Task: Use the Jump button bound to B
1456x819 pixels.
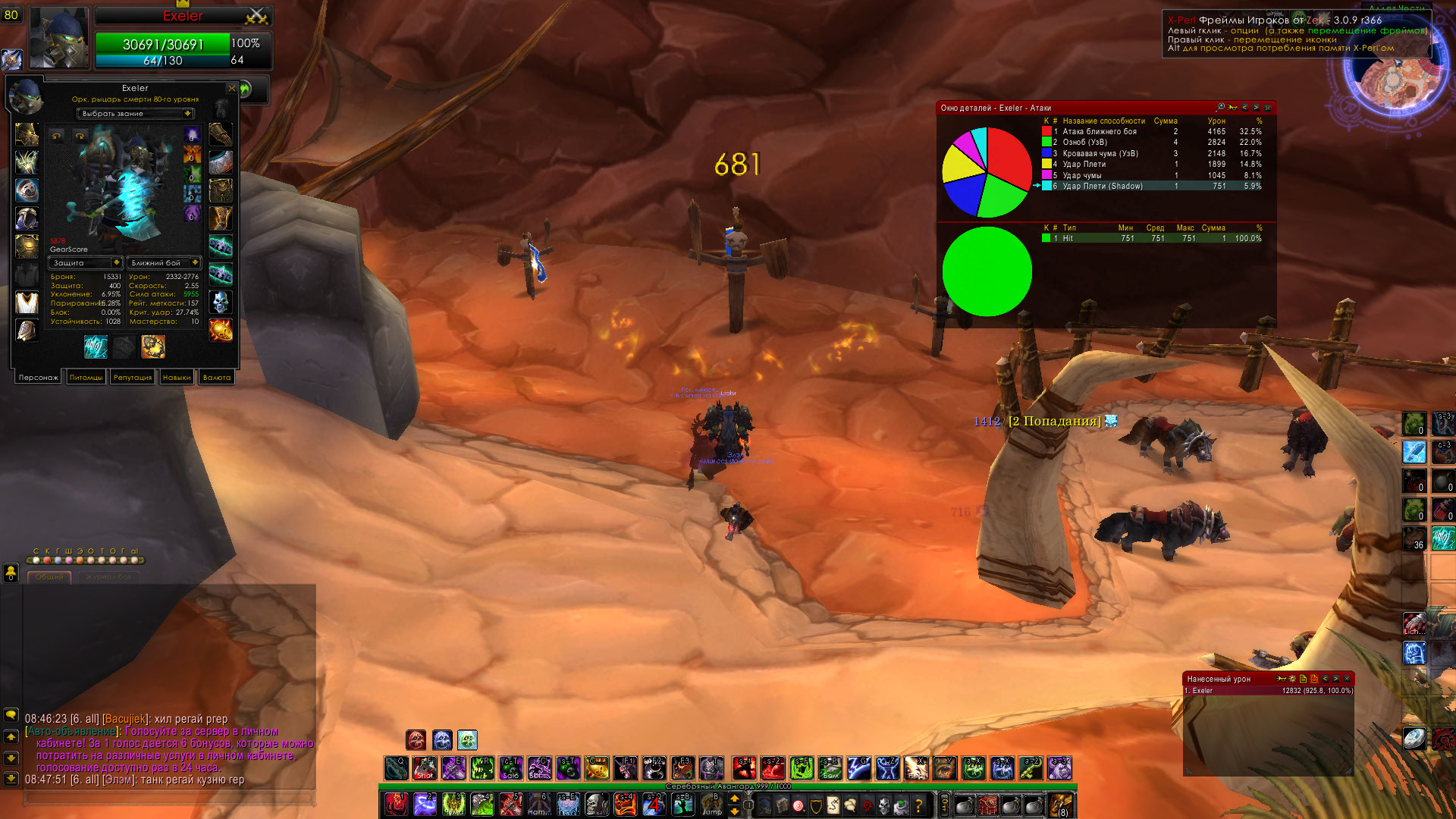Action: (x=712, y=804)
